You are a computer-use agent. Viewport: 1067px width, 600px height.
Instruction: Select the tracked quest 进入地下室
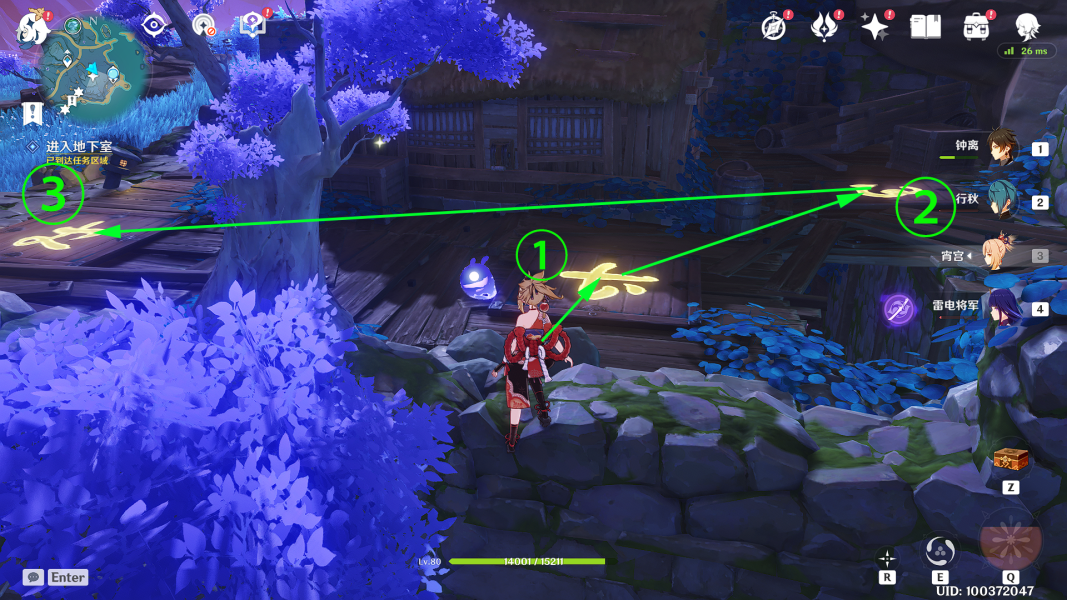tap(79, 146)
